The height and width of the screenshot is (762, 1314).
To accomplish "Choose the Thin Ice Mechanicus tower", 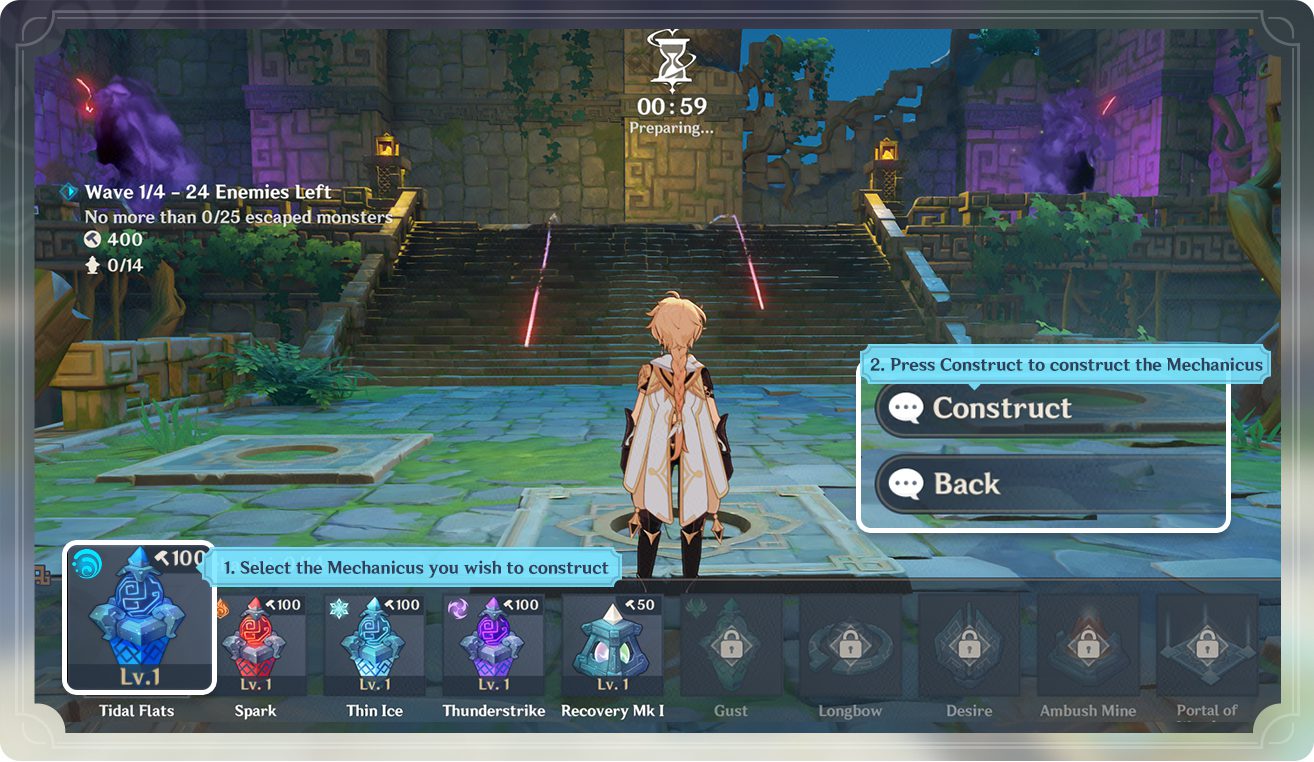I will coord(375,645).
